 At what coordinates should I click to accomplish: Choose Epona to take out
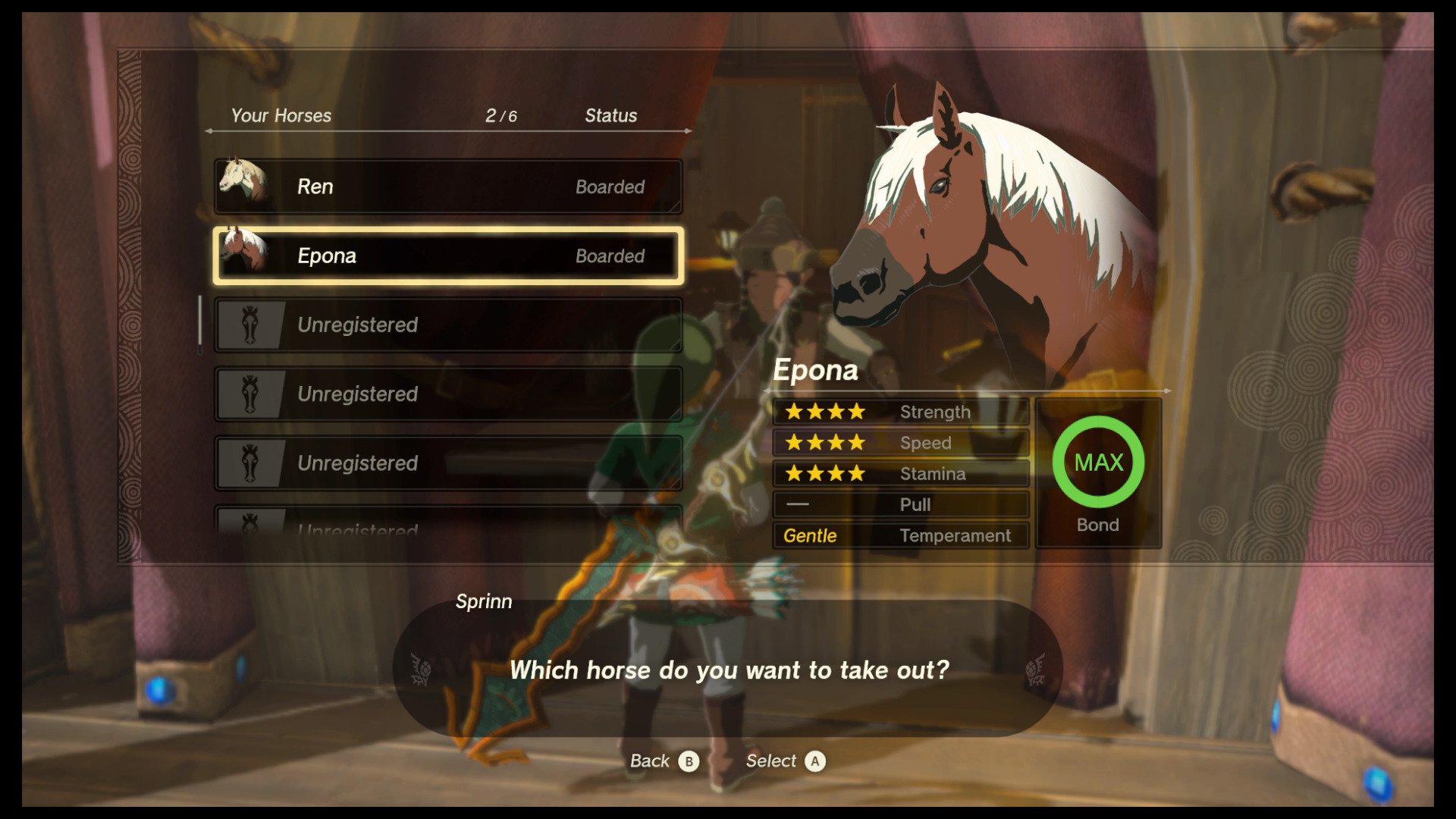447,256
